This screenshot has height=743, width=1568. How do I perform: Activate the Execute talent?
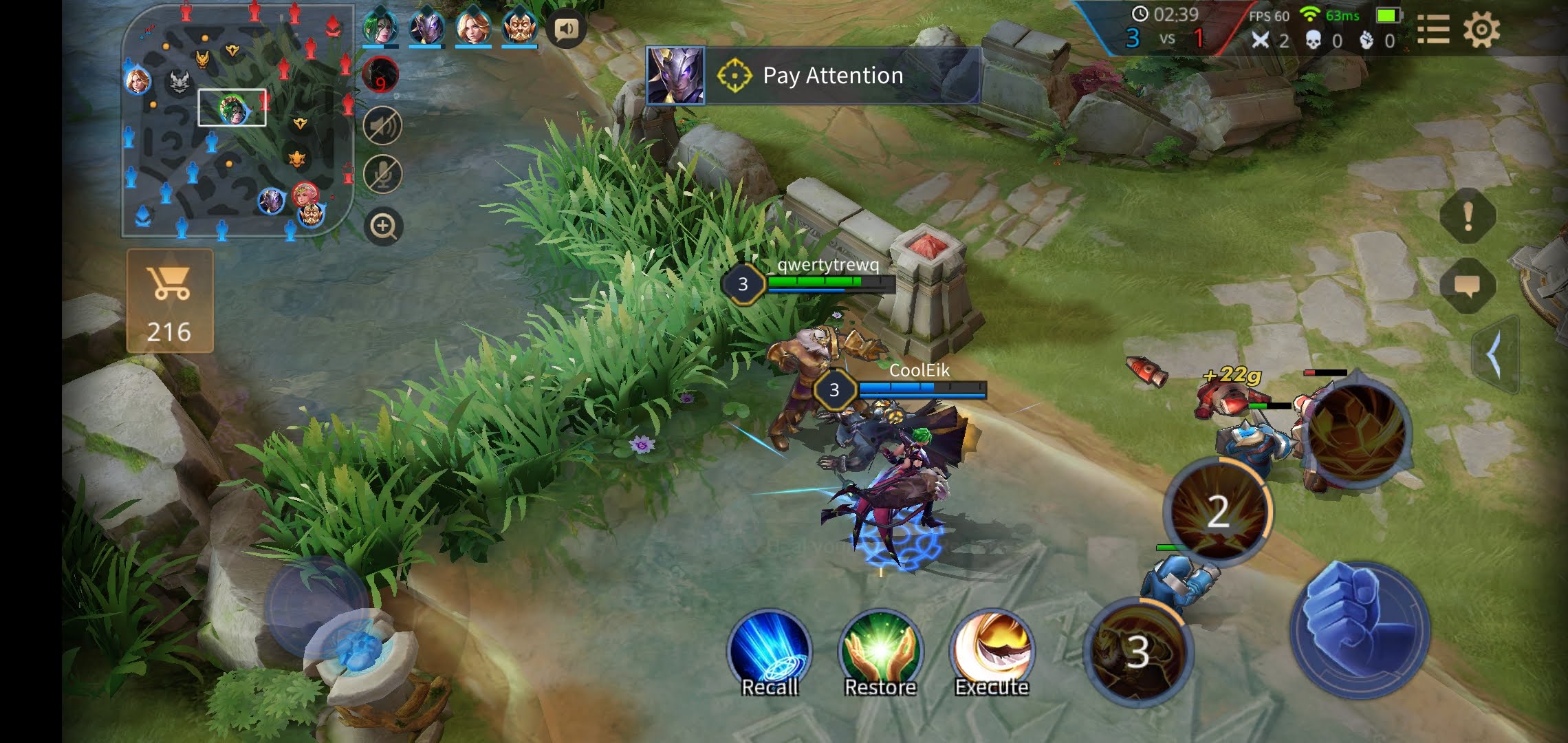[x=991, y=651]
